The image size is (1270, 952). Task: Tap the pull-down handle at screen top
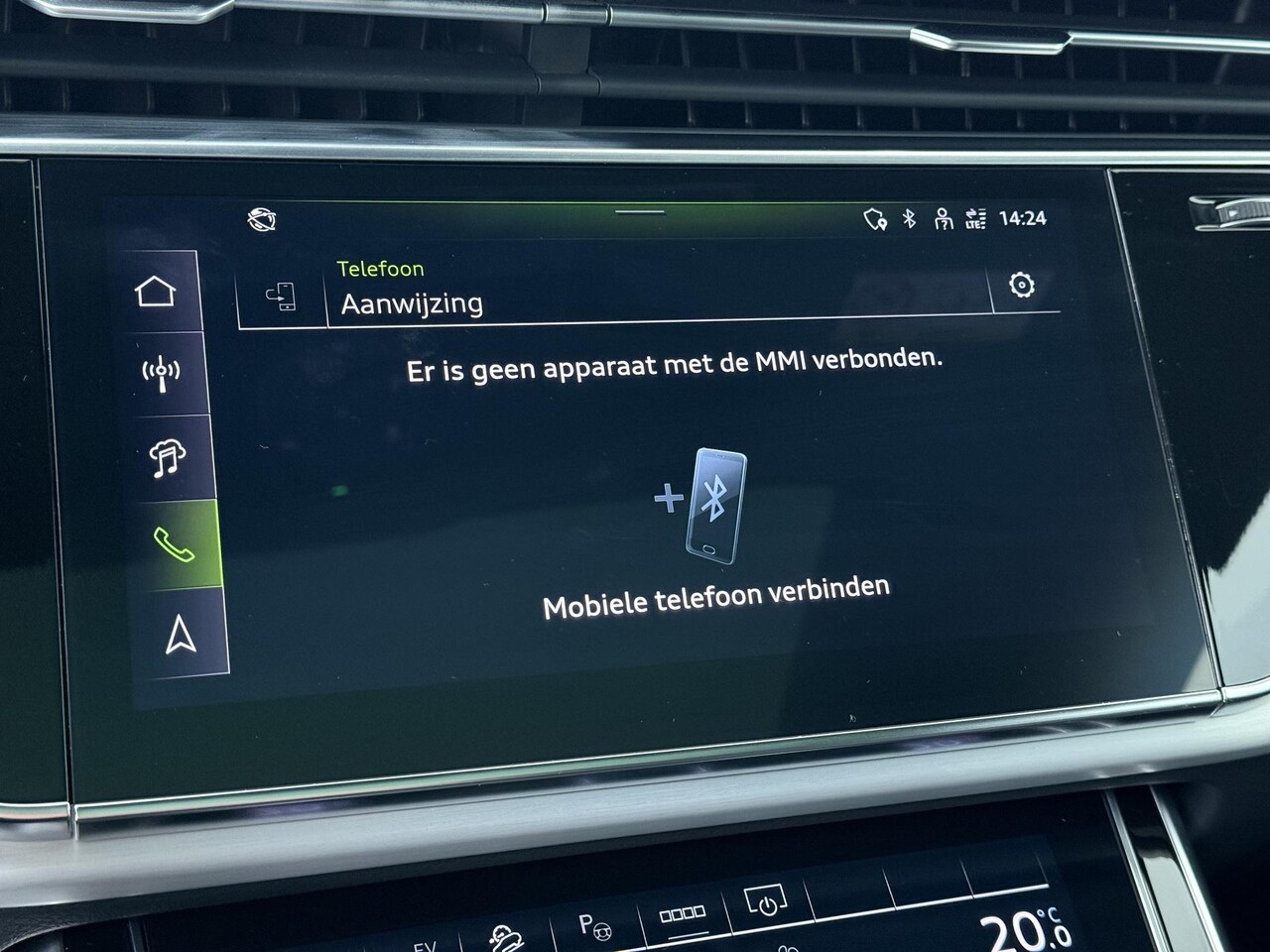click(x=640, y=211)
